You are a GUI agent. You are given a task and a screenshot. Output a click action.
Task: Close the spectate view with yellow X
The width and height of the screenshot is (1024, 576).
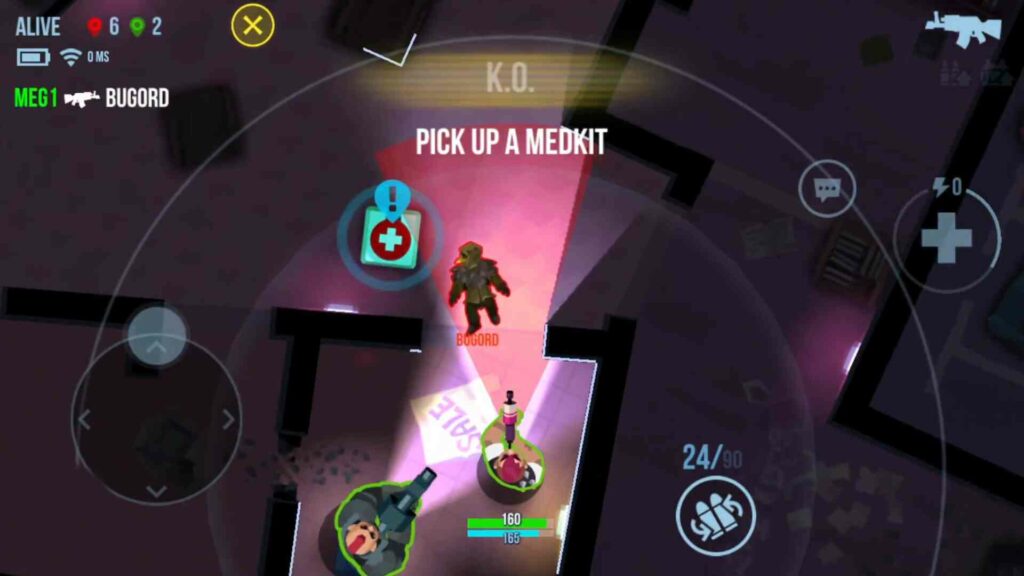click(x=253, y=26)
